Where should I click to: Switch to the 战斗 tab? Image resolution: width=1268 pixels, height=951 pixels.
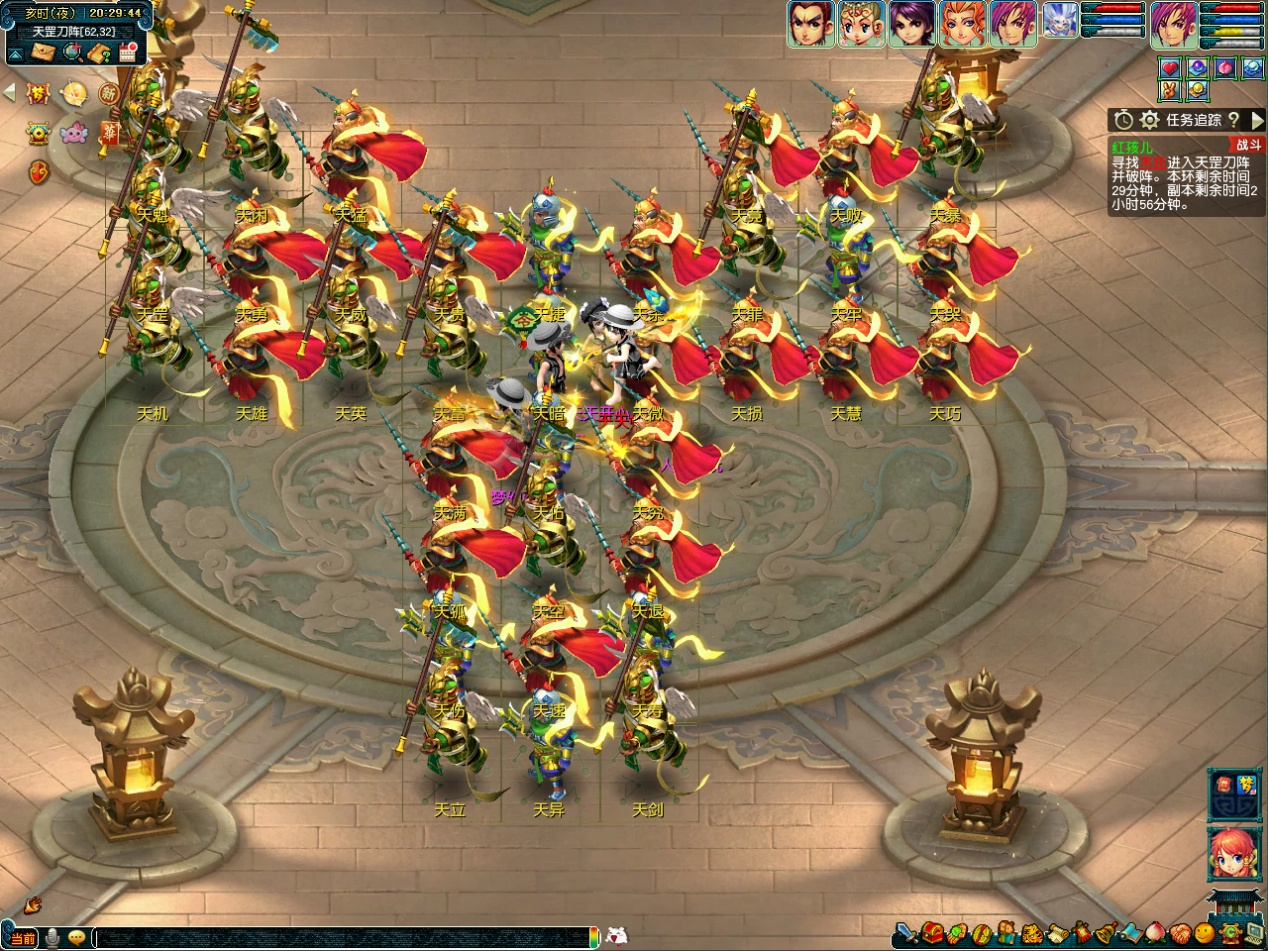pyautogui.click(x=1248, y=146)
